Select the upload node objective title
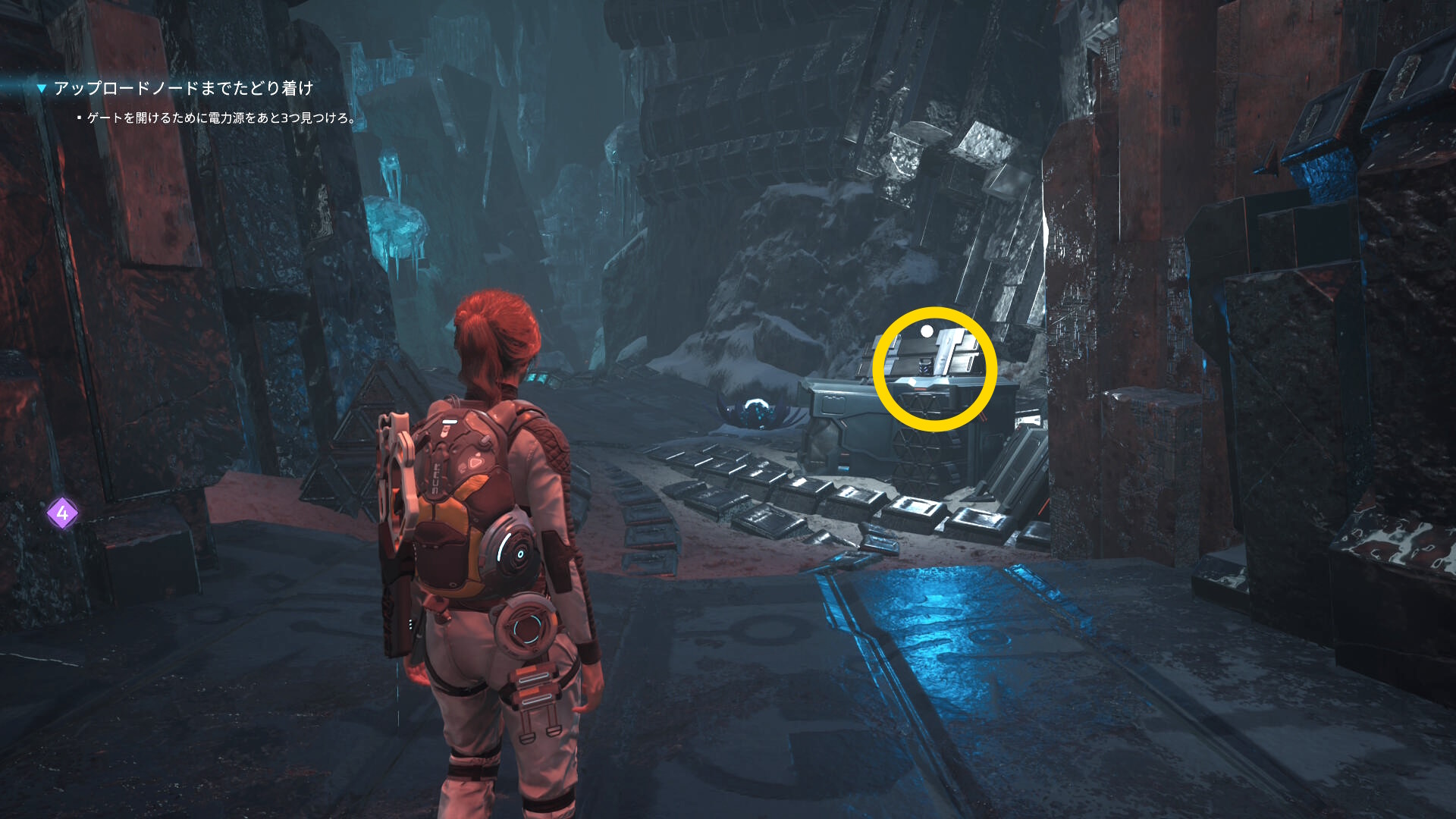Viewport: 1456px width, 819px height. pos(183,89)
